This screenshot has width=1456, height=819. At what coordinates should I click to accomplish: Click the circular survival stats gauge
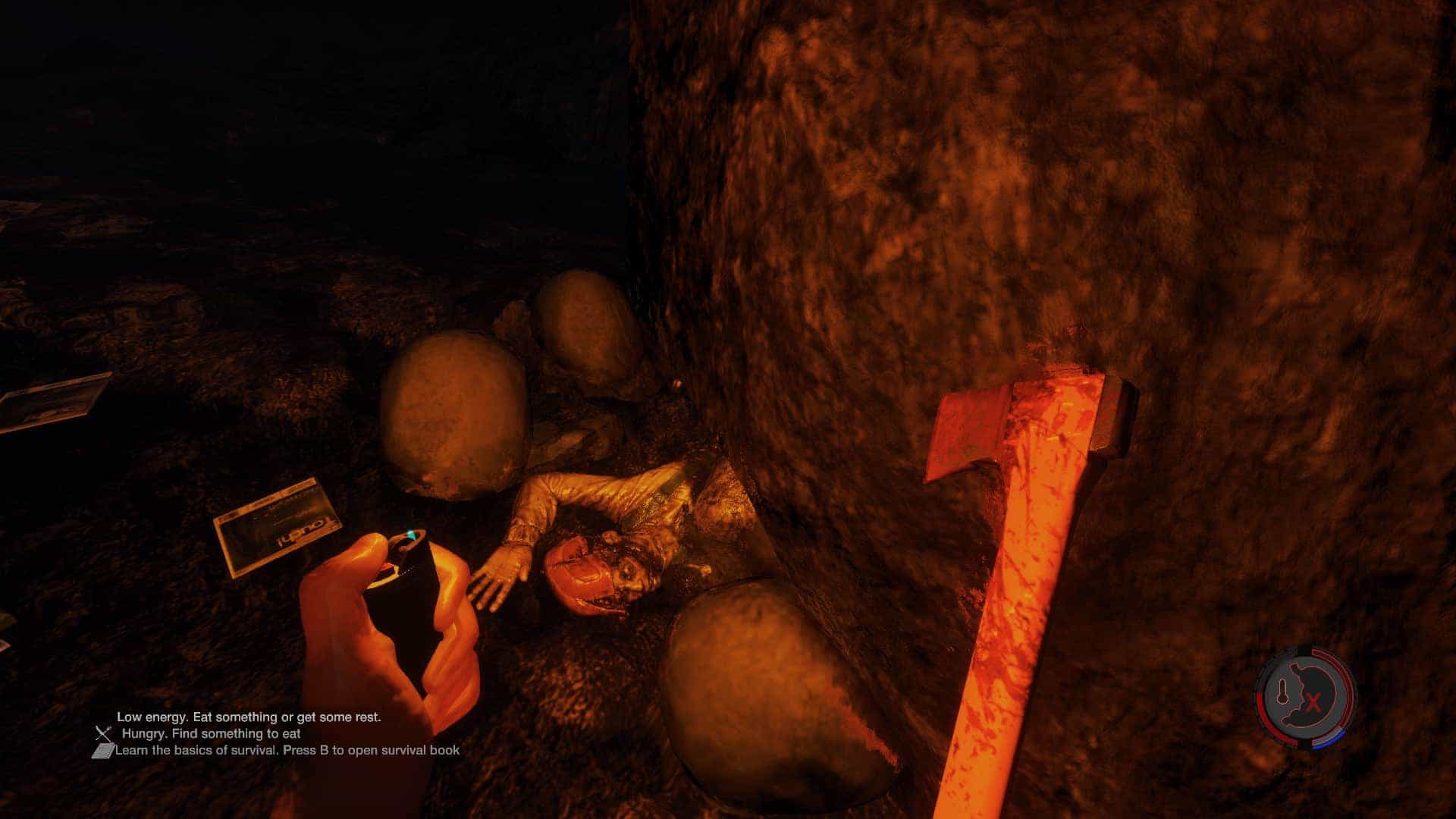(1305, 698)
